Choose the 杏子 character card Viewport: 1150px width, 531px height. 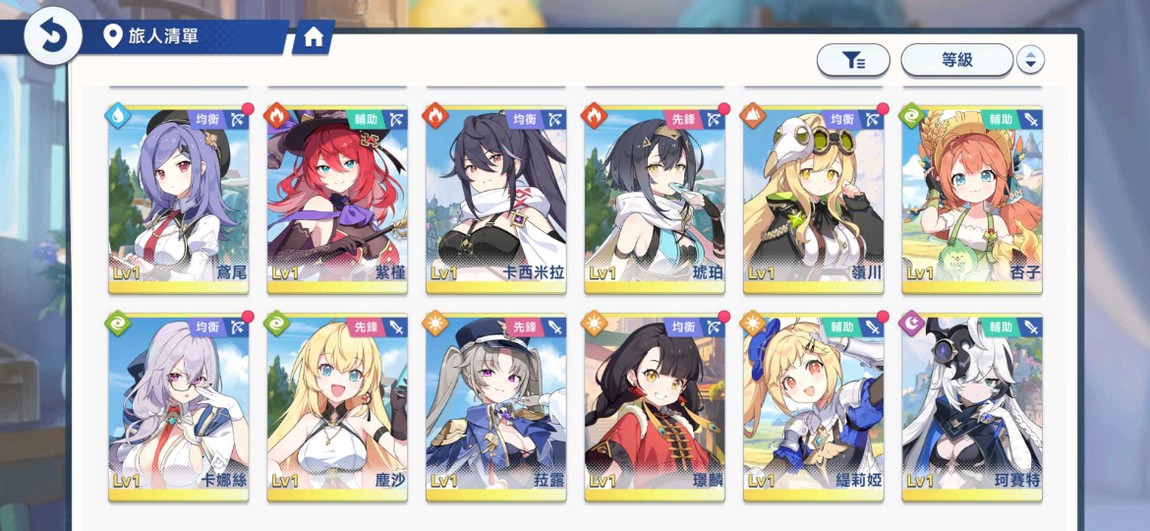[972, 198]
